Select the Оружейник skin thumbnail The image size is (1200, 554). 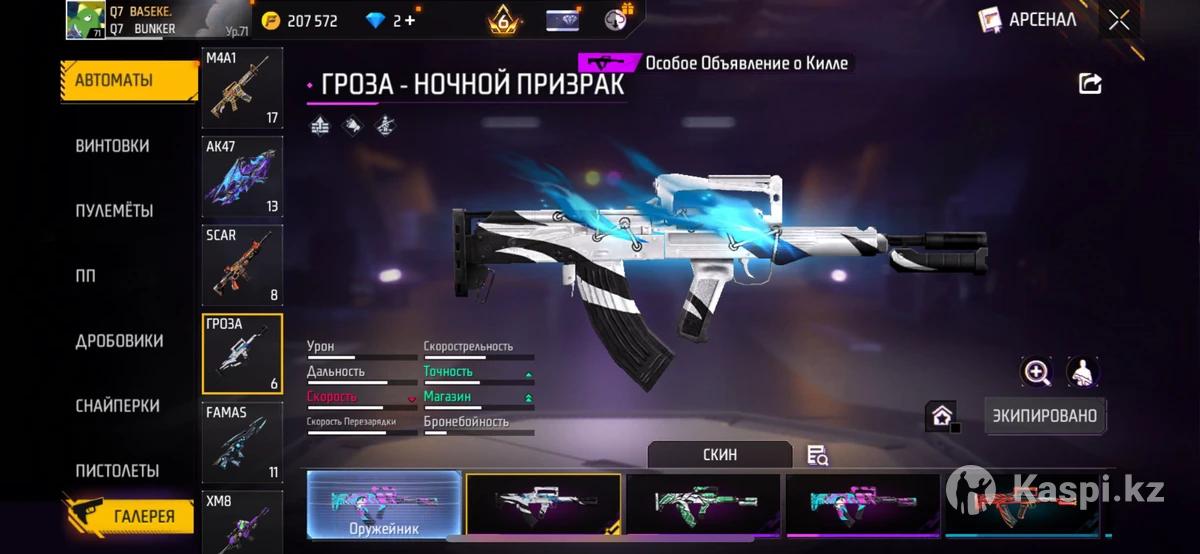point(384,505)
